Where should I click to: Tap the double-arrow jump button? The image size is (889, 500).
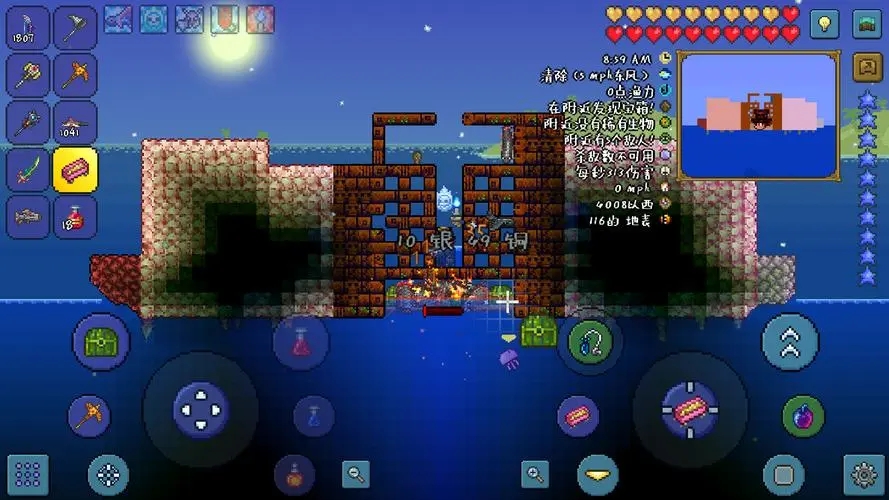point(790,342)
